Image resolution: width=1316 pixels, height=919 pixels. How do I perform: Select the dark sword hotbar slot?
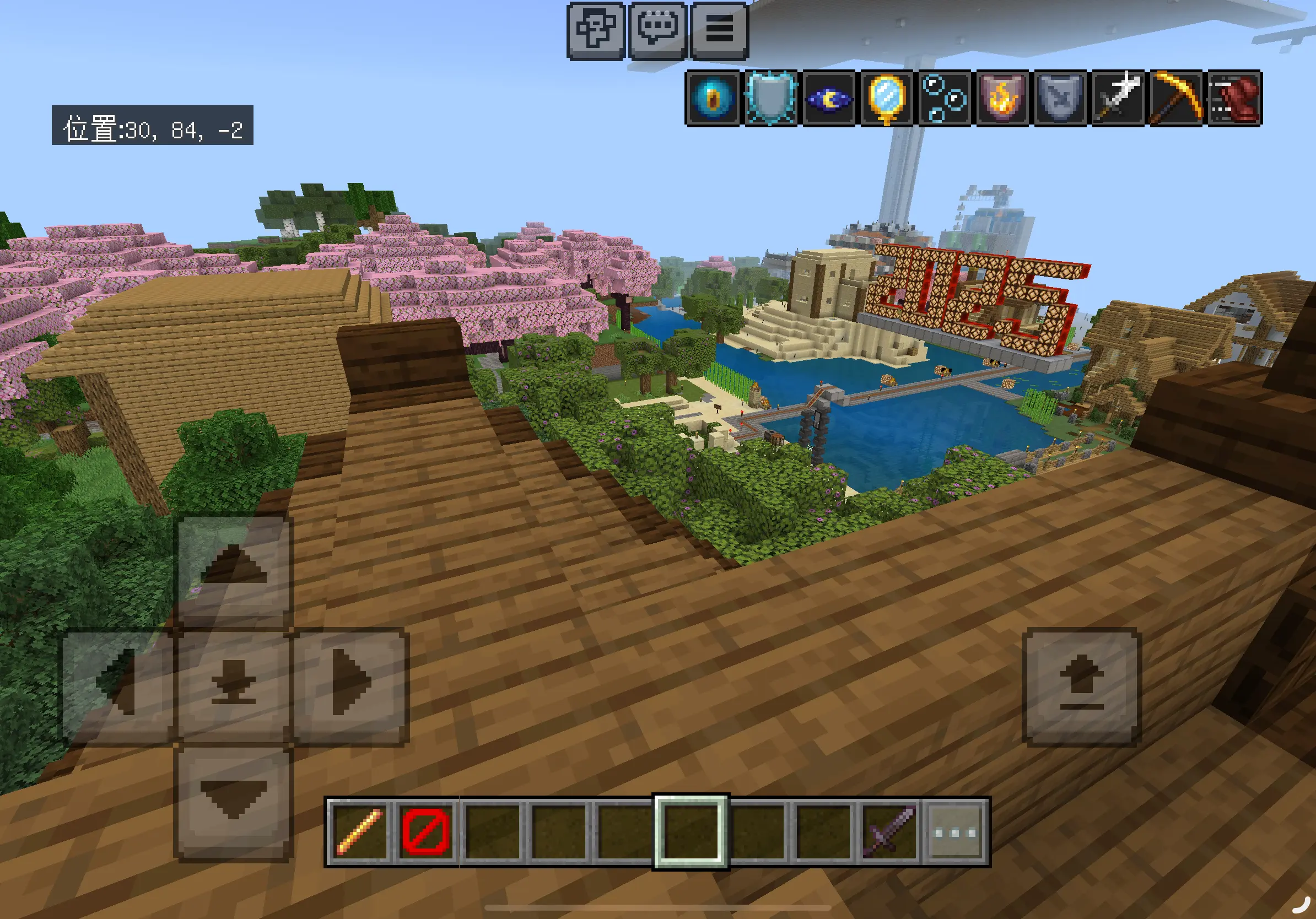(888, 831)
